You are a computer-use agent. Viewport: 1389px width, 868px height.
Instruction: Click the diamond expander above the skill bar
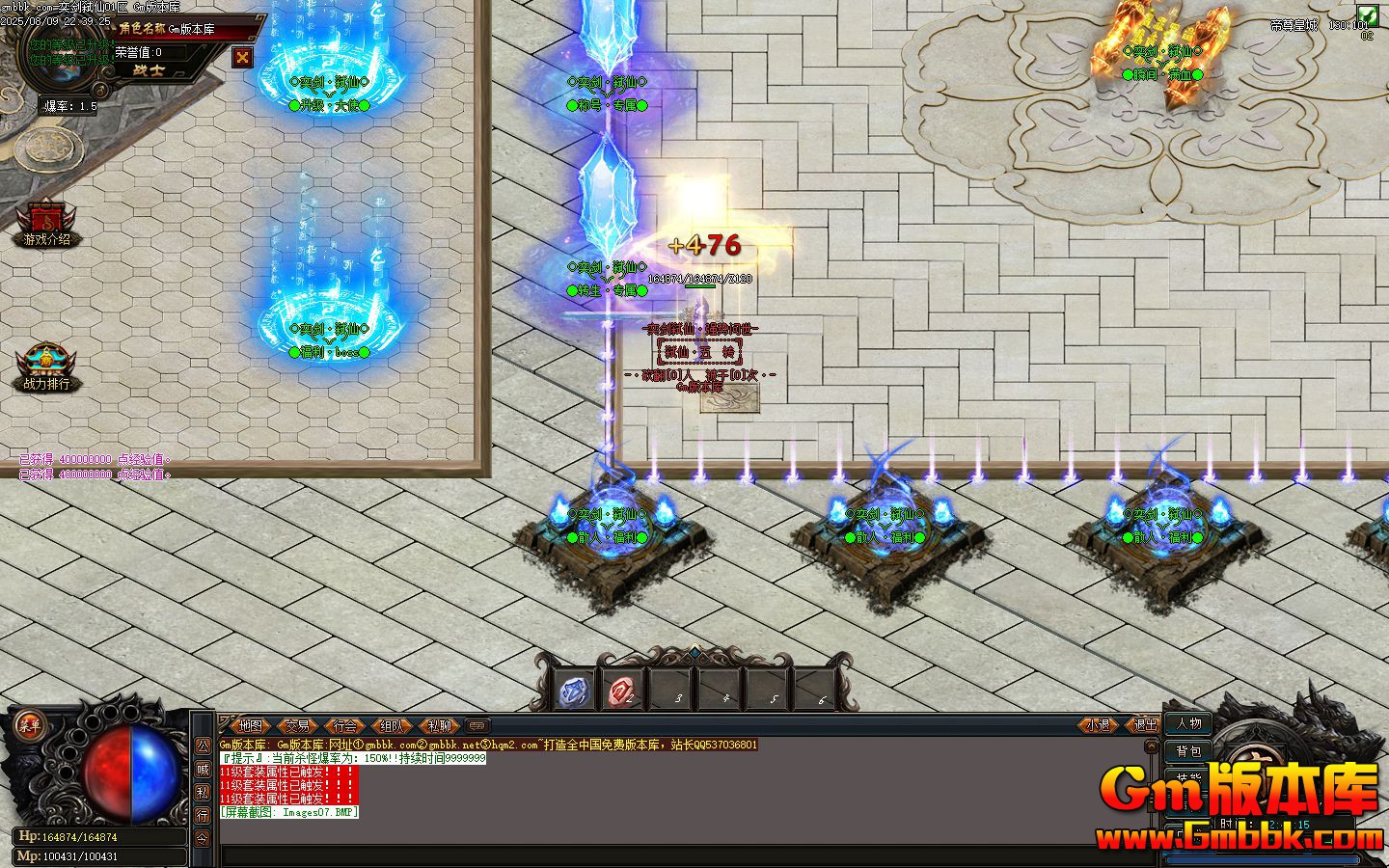(x=694, y=652)
